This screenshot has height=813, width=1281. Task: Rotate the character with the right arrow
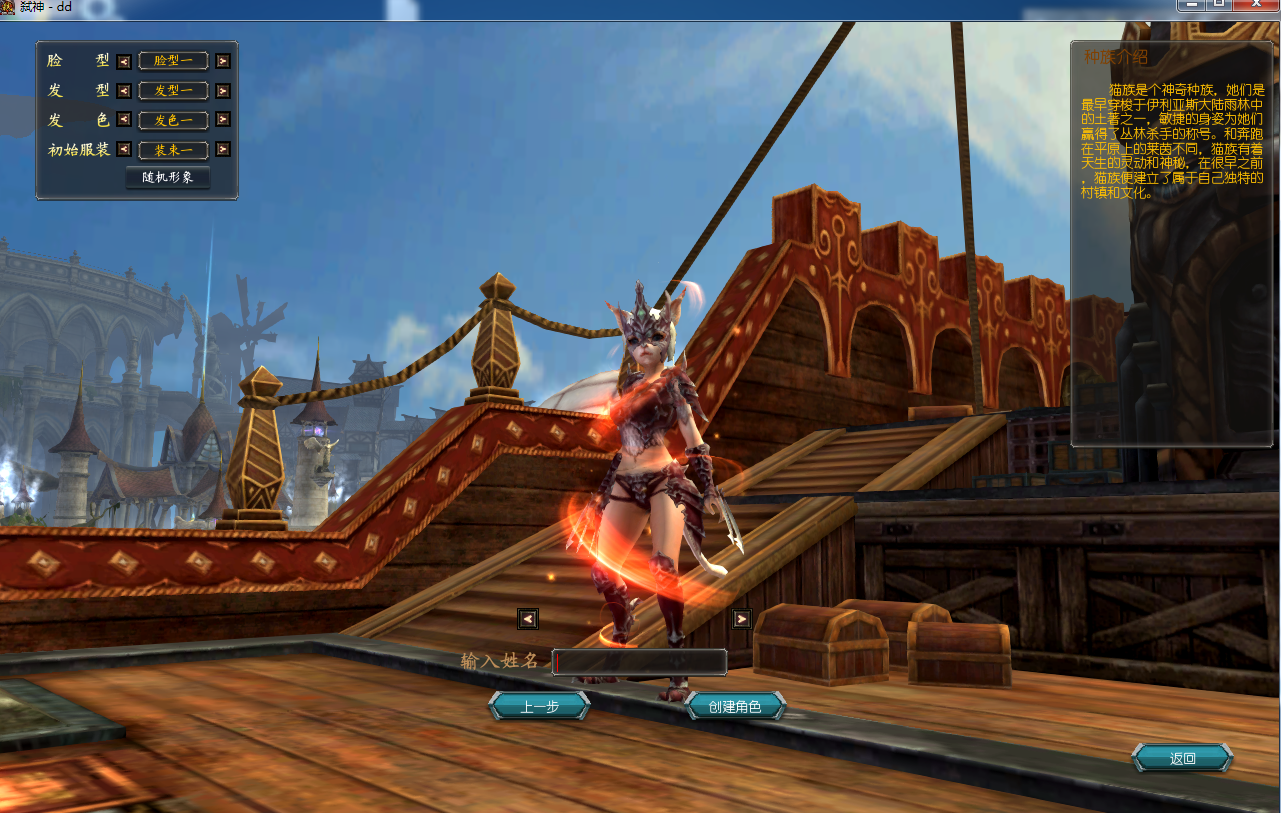[x=741, y=619]
